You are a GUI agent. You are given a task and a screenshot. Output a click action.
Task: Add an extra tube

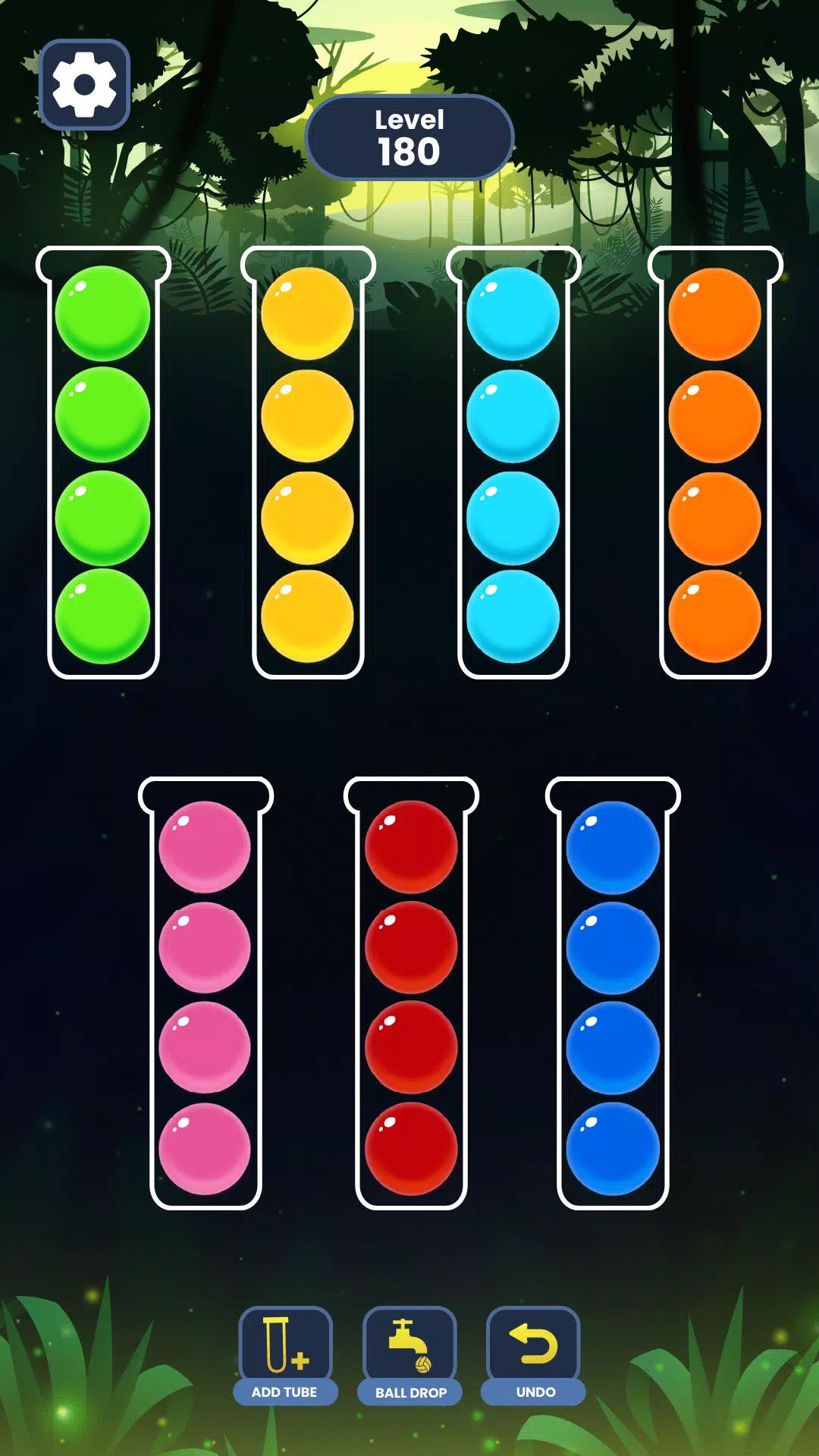(285, 1354)
